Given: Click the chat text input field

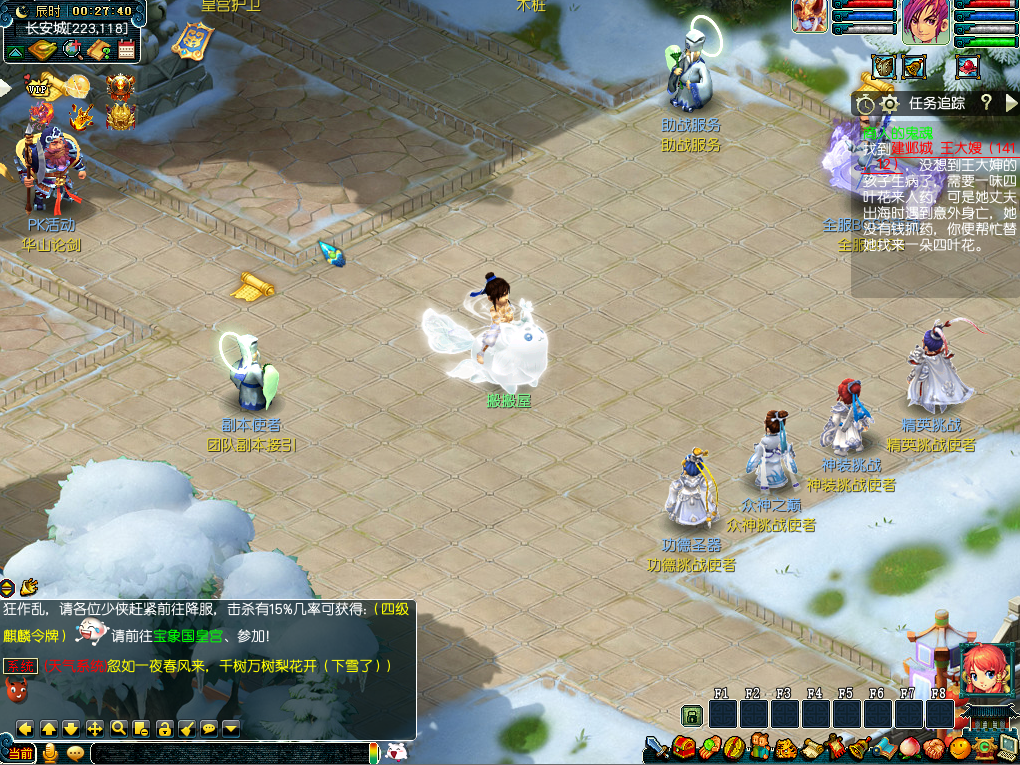Looking at the screenshot, I should [228, 753].
